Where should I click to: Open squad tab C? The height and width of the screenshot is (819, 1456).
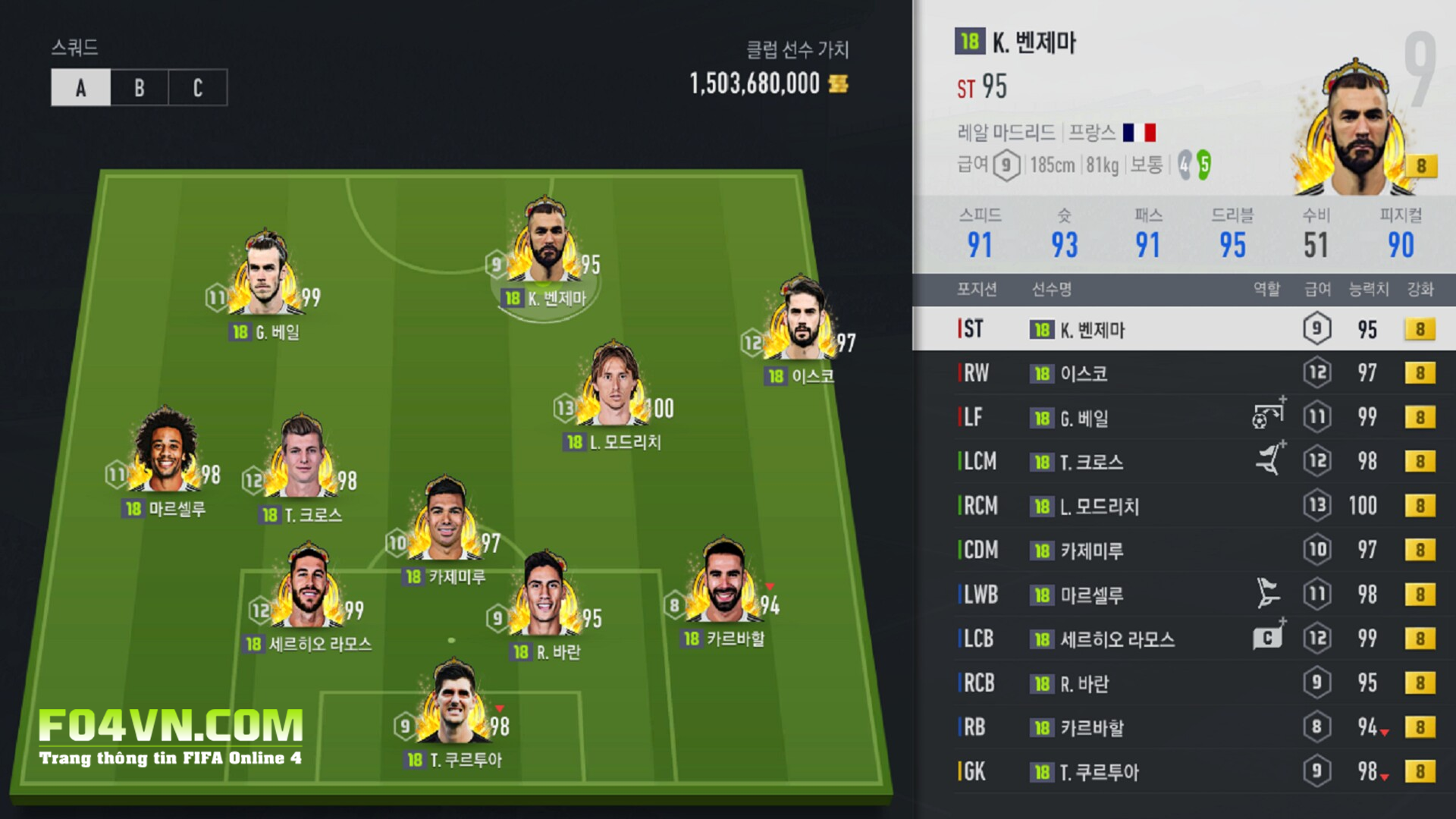tap(197, 88)
